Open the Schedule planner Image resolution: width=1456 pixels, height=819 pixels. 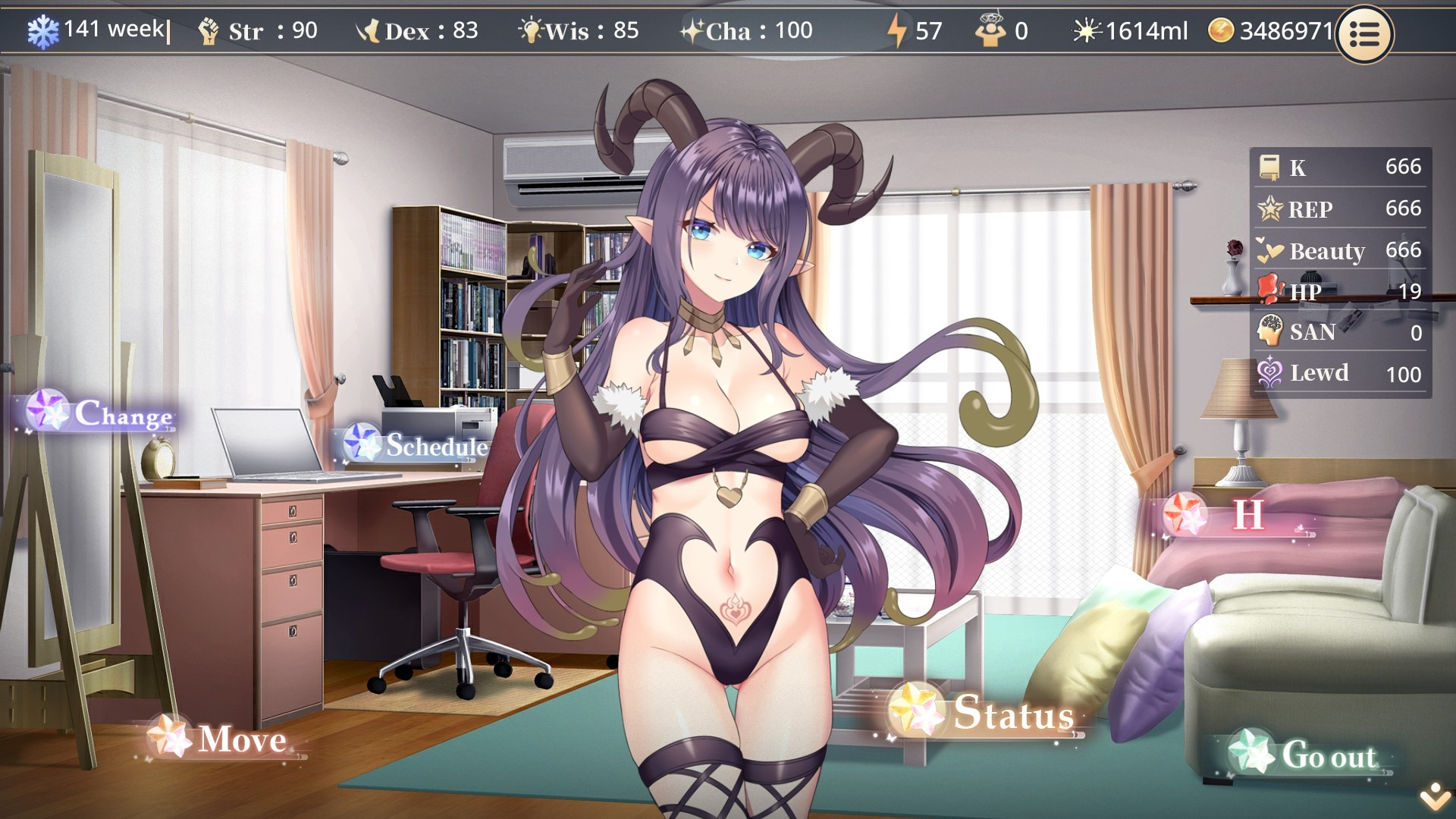[x=416, y=445]
